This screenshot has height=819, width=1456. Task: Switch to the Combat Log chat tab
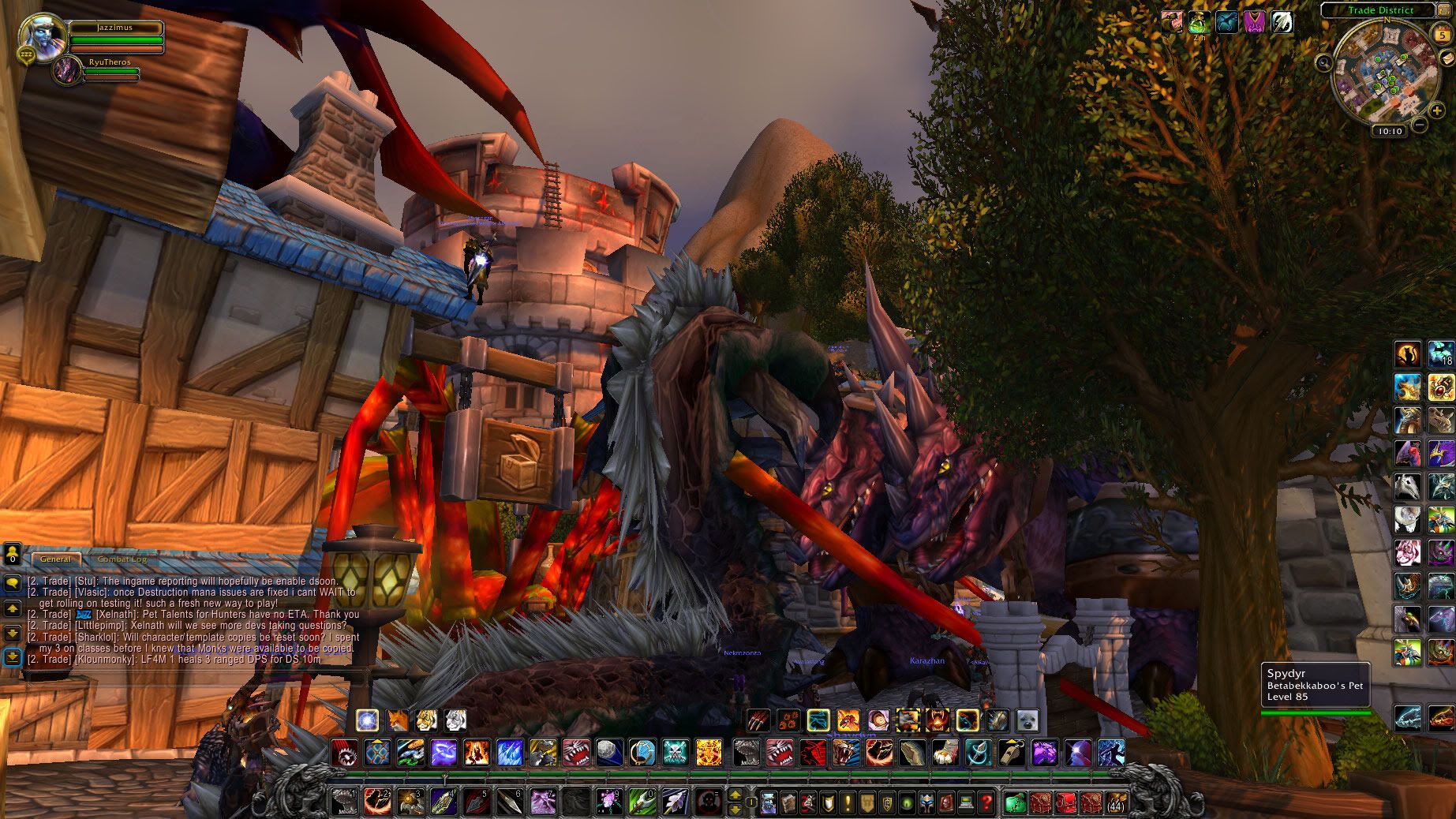122,559
